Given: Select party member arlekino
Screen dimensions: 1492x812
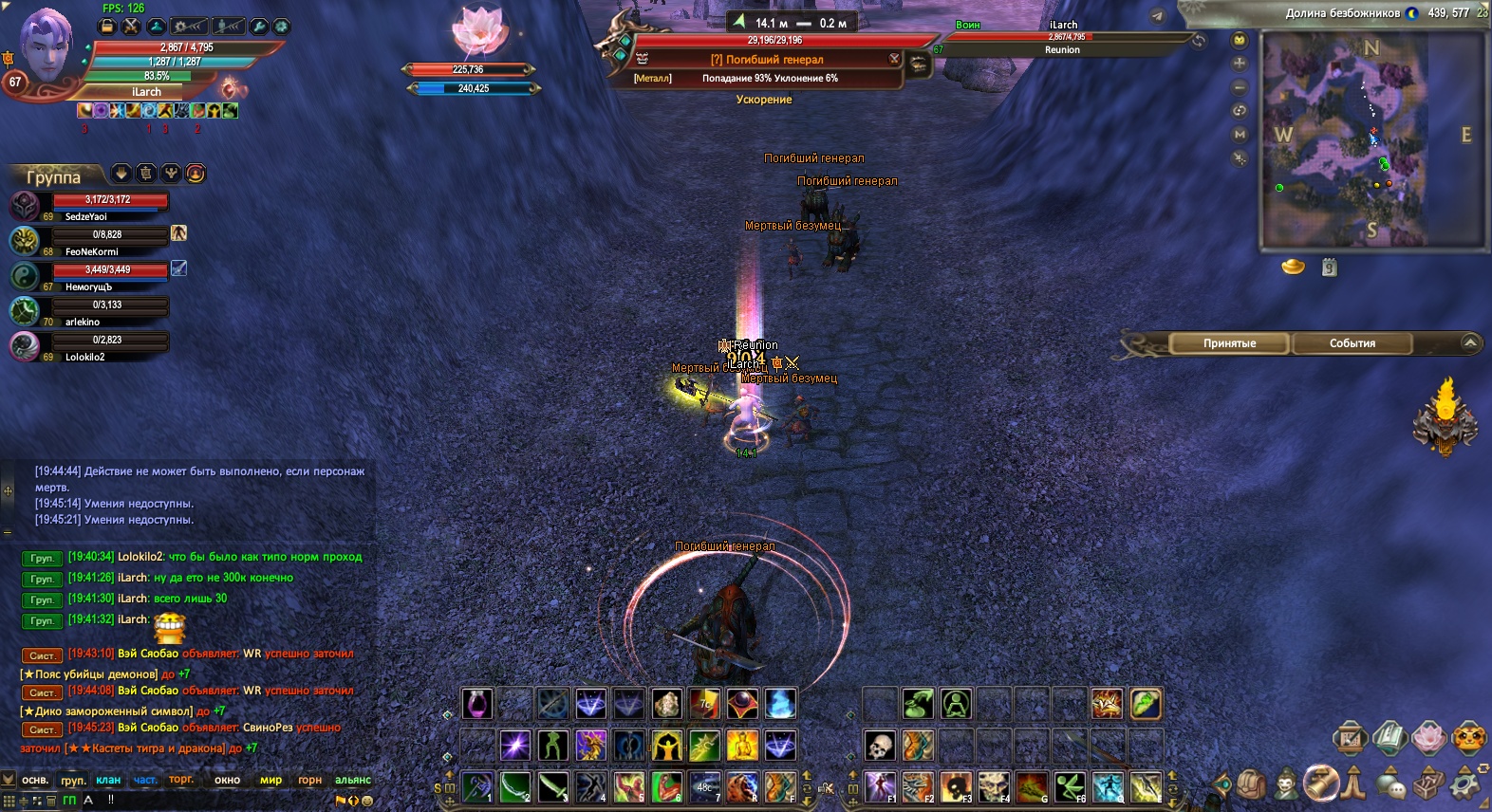Looking at the screenshot, I should 109,311.
